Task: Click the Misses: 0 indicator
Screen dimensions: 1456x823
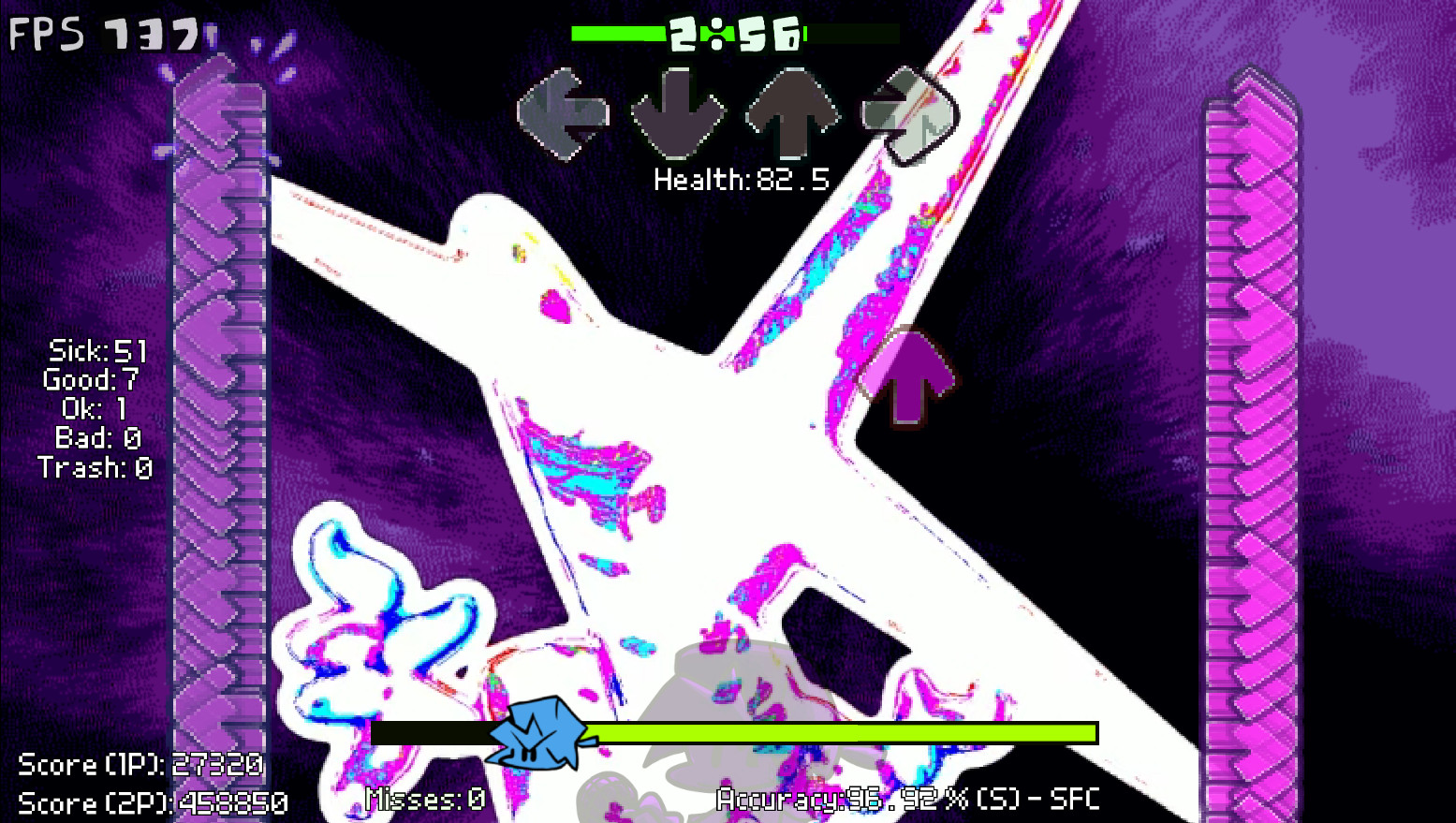Action: (424, 801)
